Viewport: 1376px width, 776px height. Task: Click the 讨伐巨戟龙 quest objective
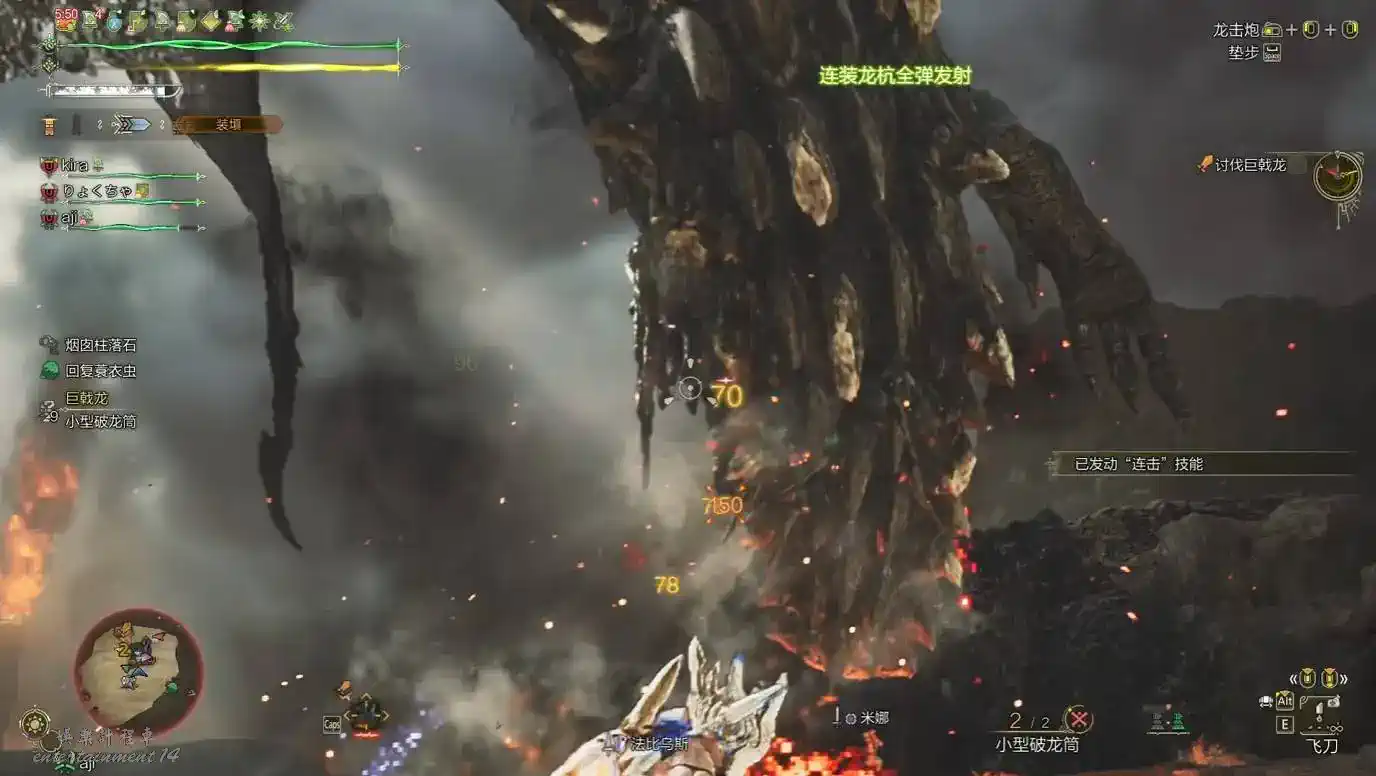point(1250,165)
